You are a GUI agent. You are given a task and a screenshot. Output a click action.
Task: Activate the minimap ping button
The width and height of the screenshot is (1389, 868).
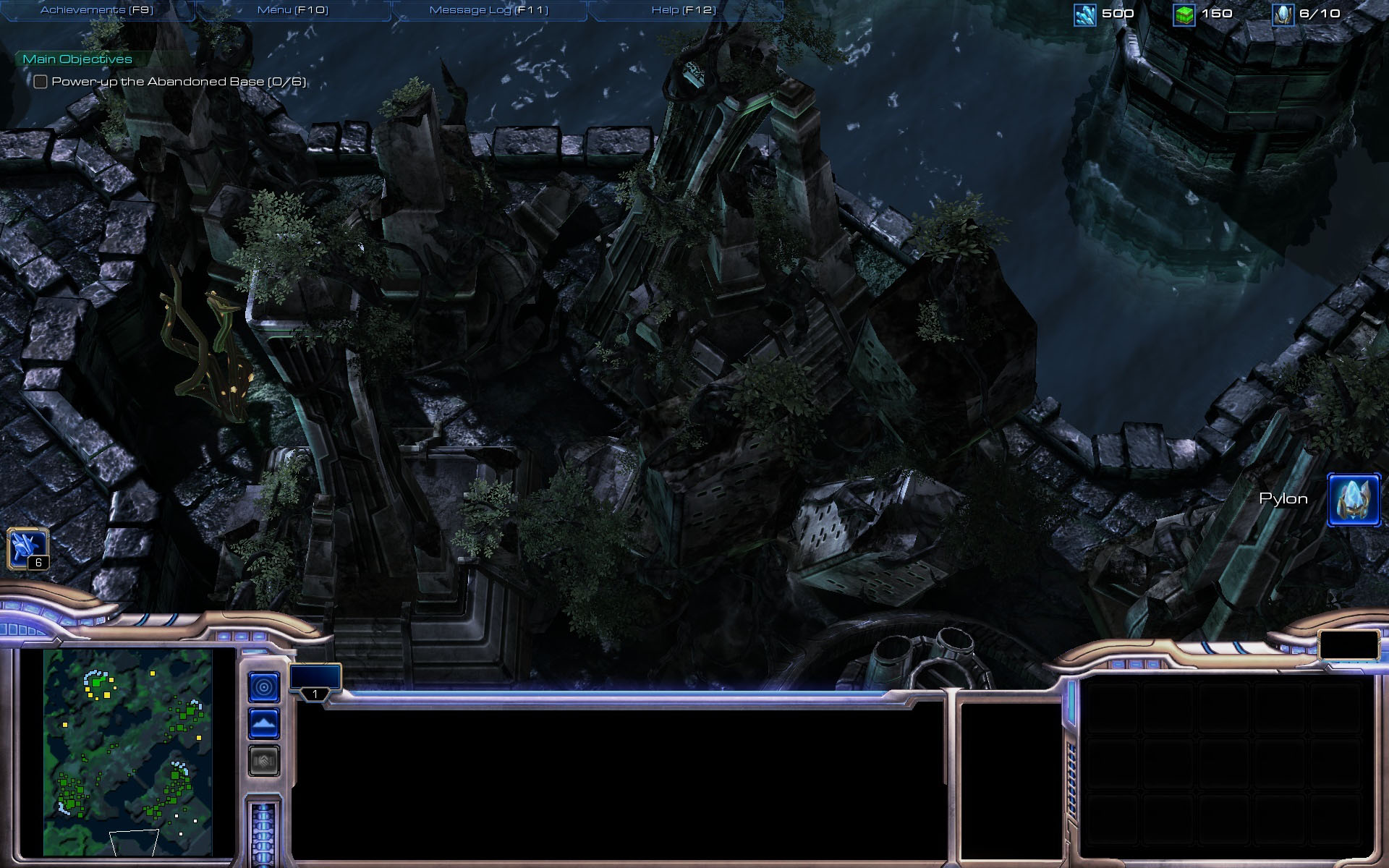[x=264, y=686]
